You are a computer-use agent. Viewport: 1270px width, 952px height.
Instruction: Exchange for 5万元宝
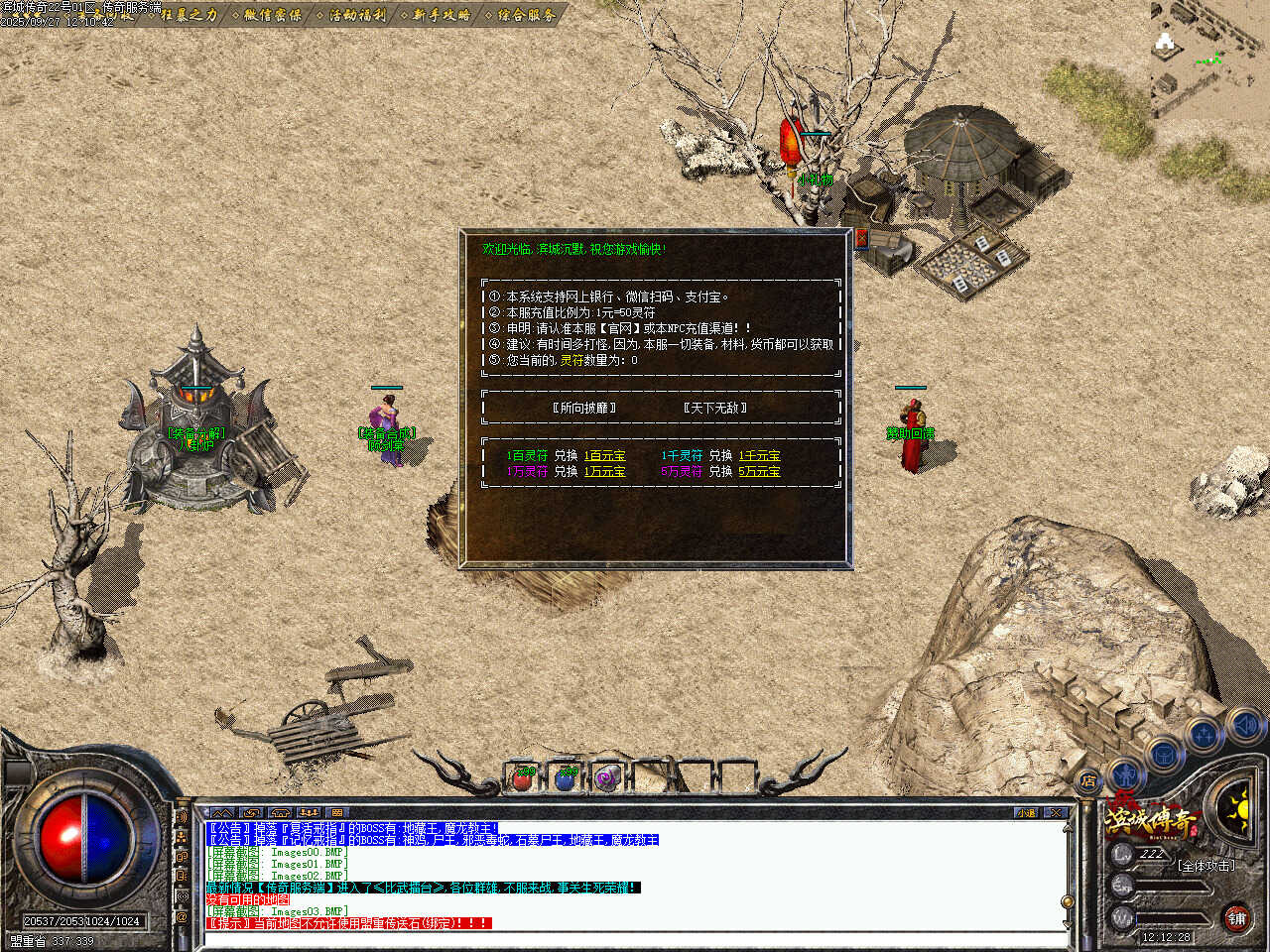(759, 472)
